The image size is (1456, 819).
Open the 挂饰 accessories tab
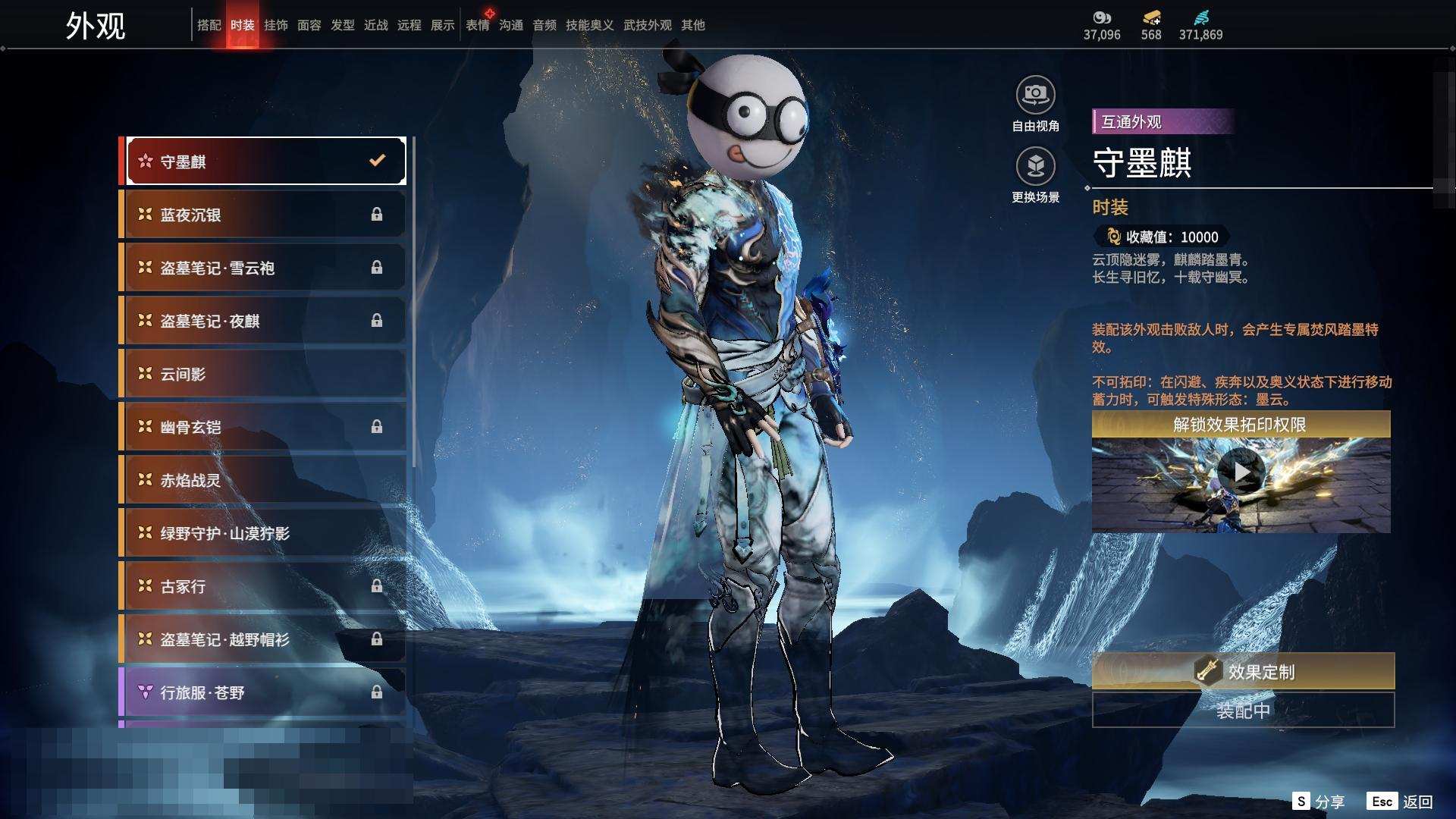275,25
